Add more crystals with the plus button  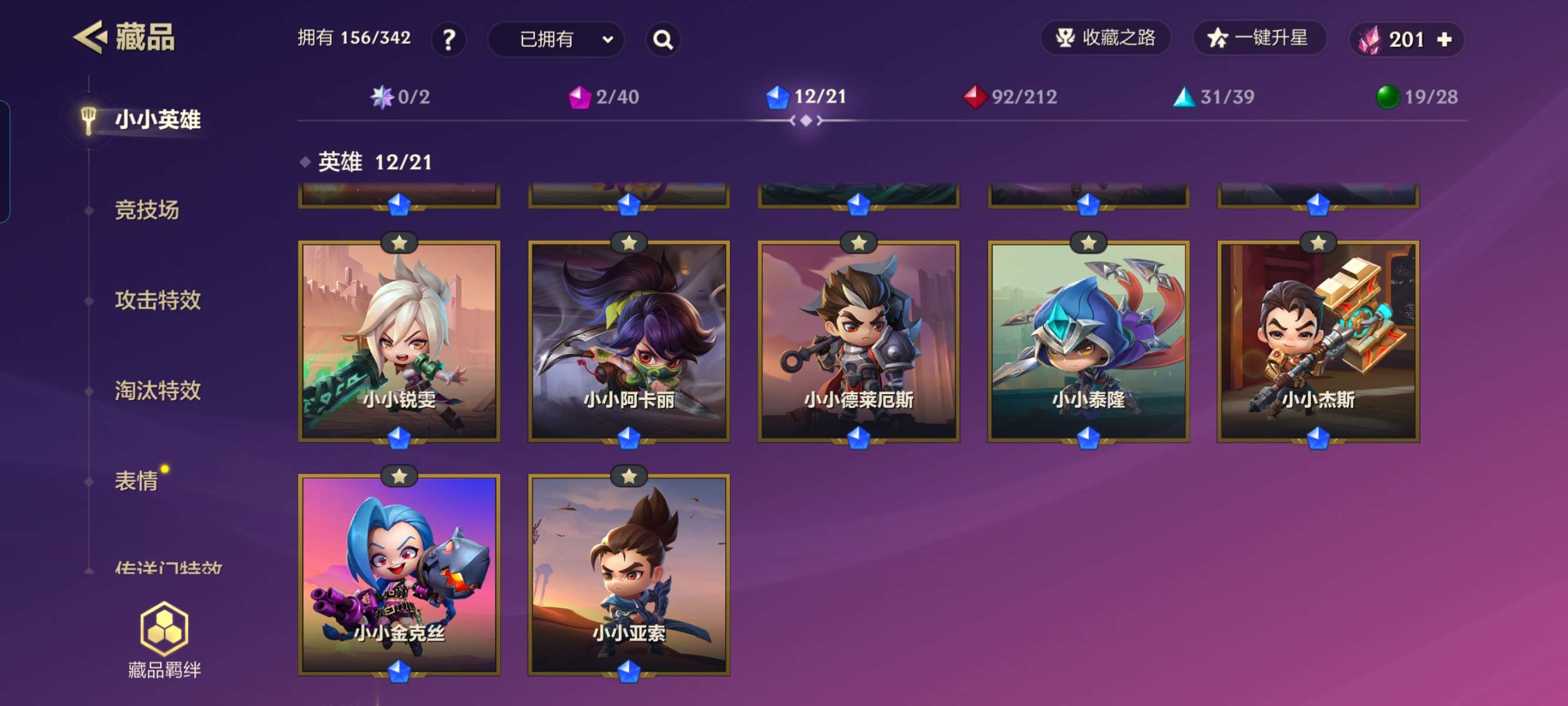1444,40
